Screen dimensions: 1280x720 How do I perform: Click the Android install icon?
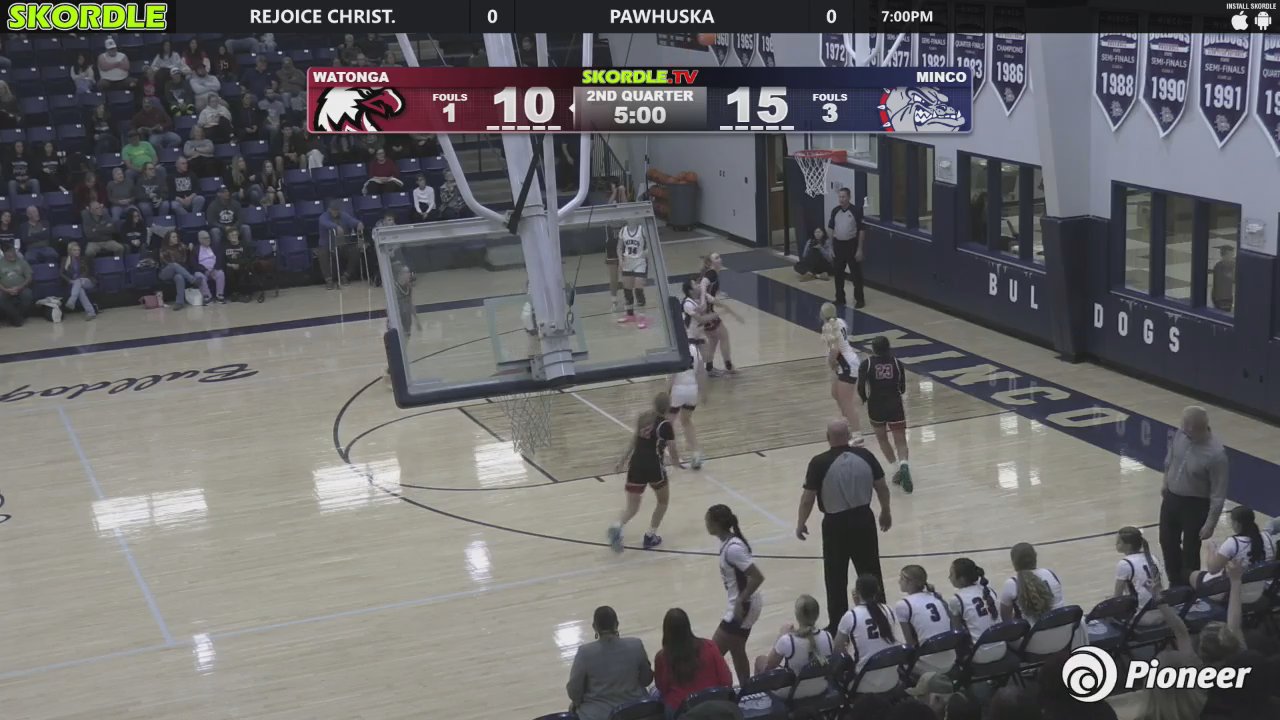coord(1263,21)
